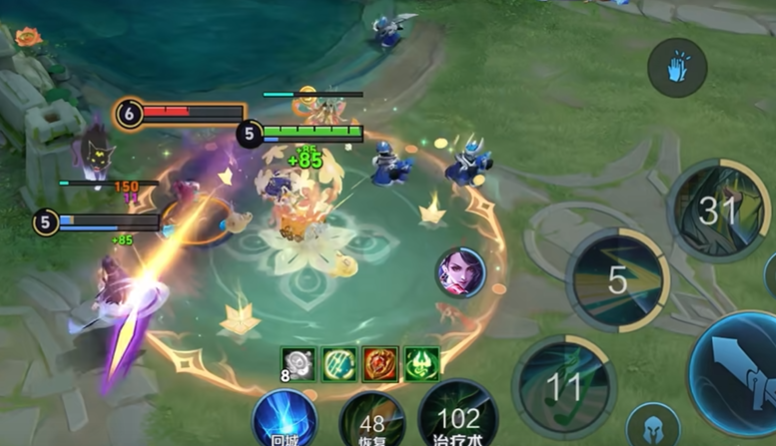
Task: Cast the heal spell (治疗术)
Action: (x=457, y=418)
